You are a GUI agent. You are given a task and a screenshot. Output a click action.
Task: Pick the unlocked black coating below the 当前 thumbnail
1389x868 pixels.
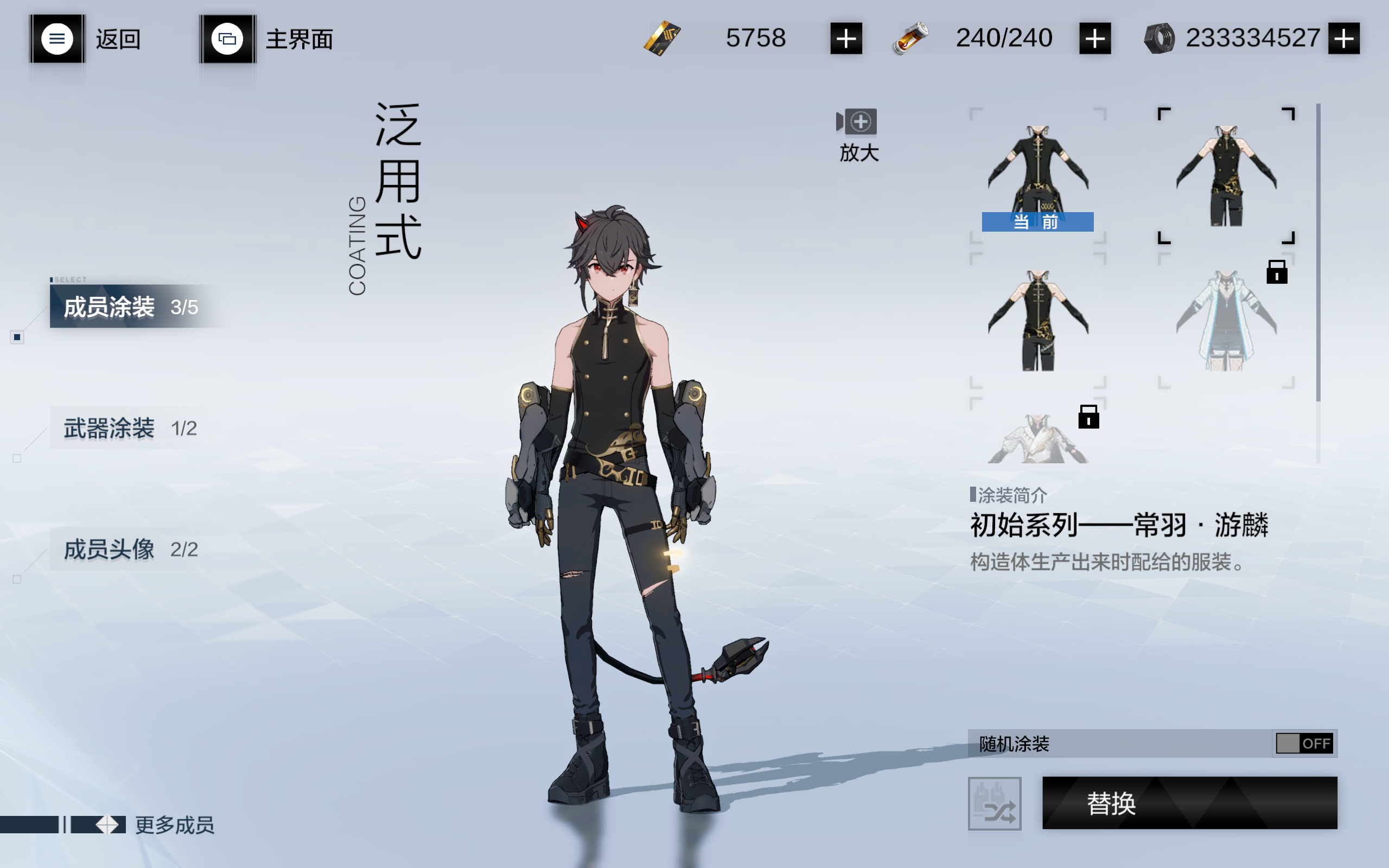coord(1038,320)
